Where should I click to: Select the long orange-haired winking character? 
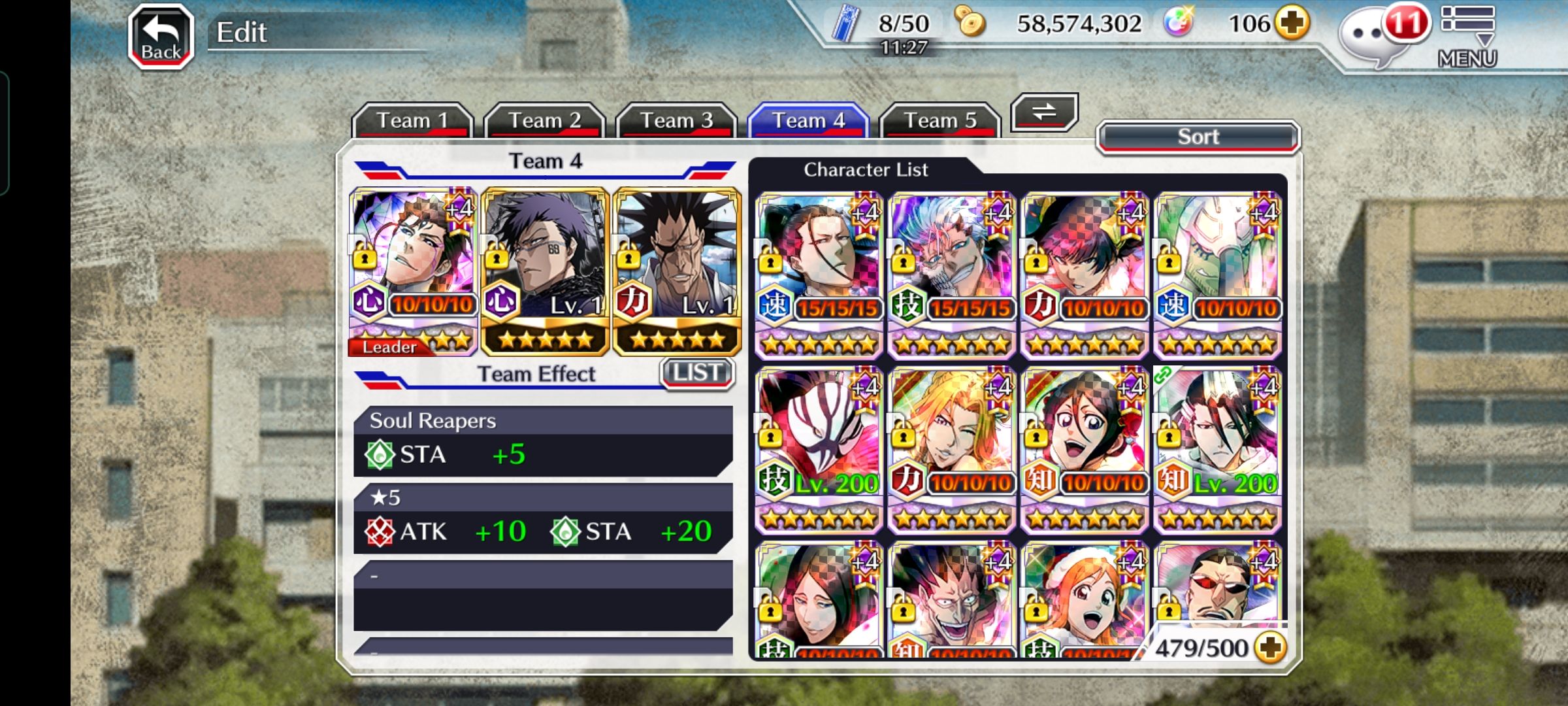(952, 448)
